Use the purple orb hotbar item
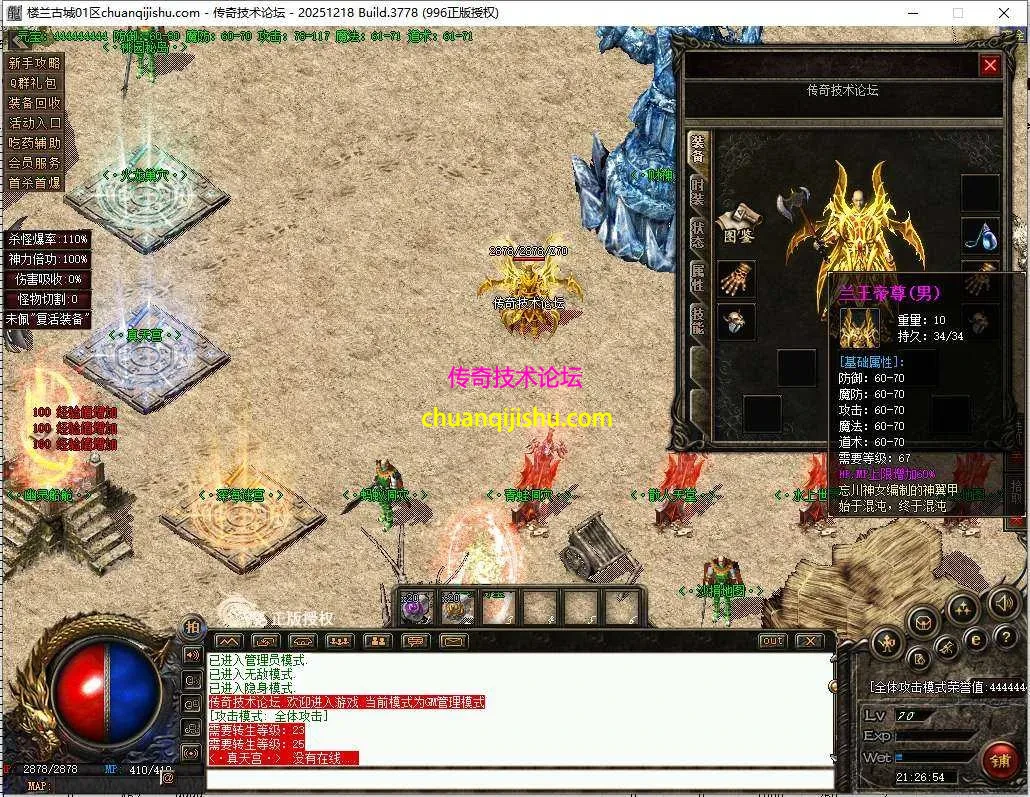The image size is (1030, 797). 416,606
